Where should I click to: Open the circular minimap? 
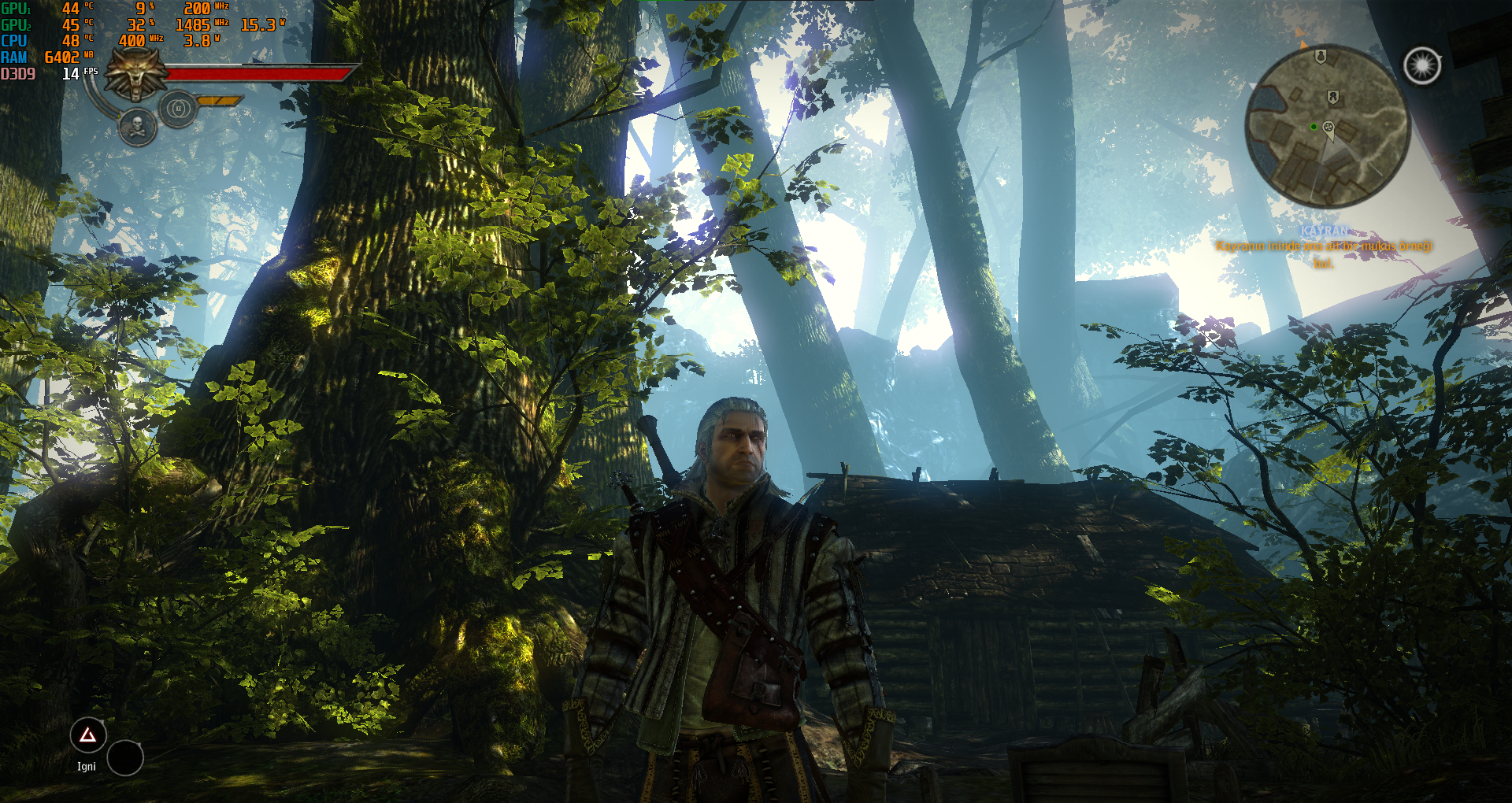tap(1327, 127)
